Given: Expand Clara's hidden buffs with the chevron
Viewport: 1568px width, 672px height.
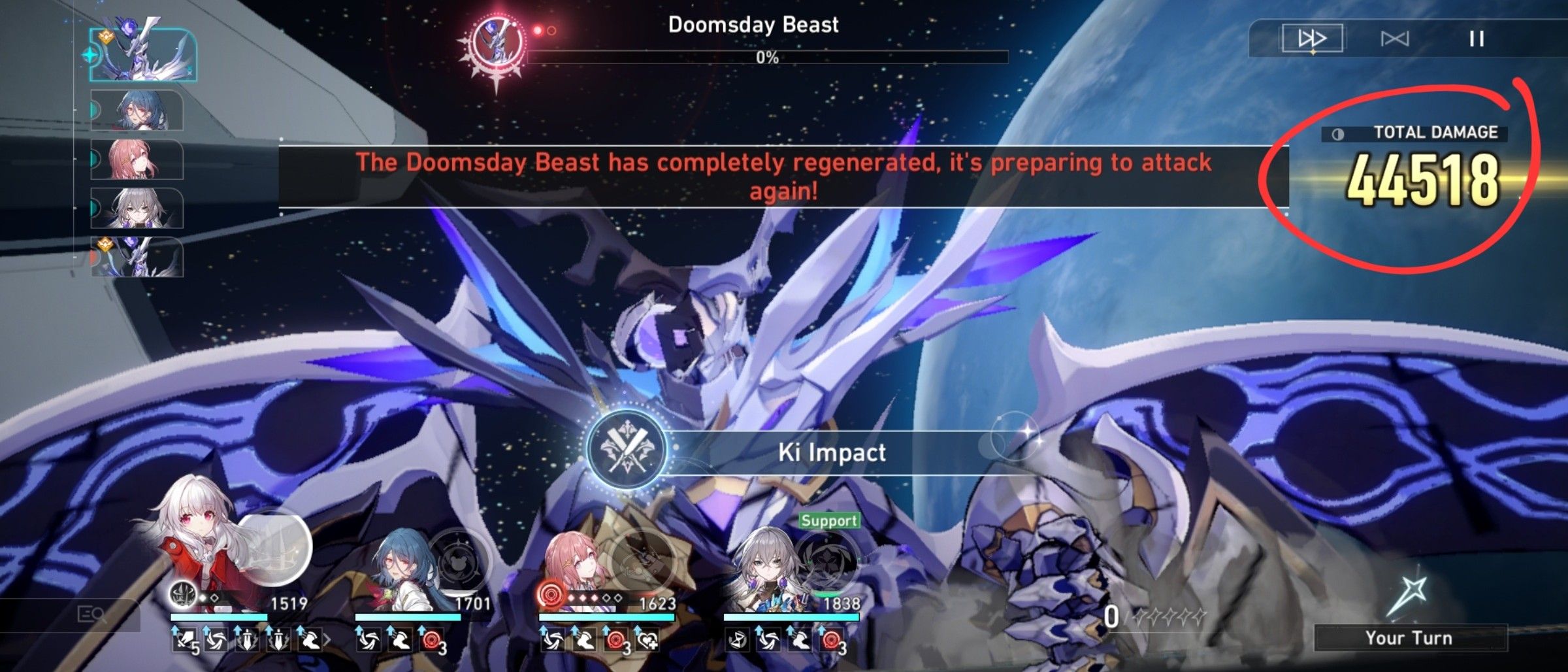Looking at the screenshot, I should click(327, 641).
